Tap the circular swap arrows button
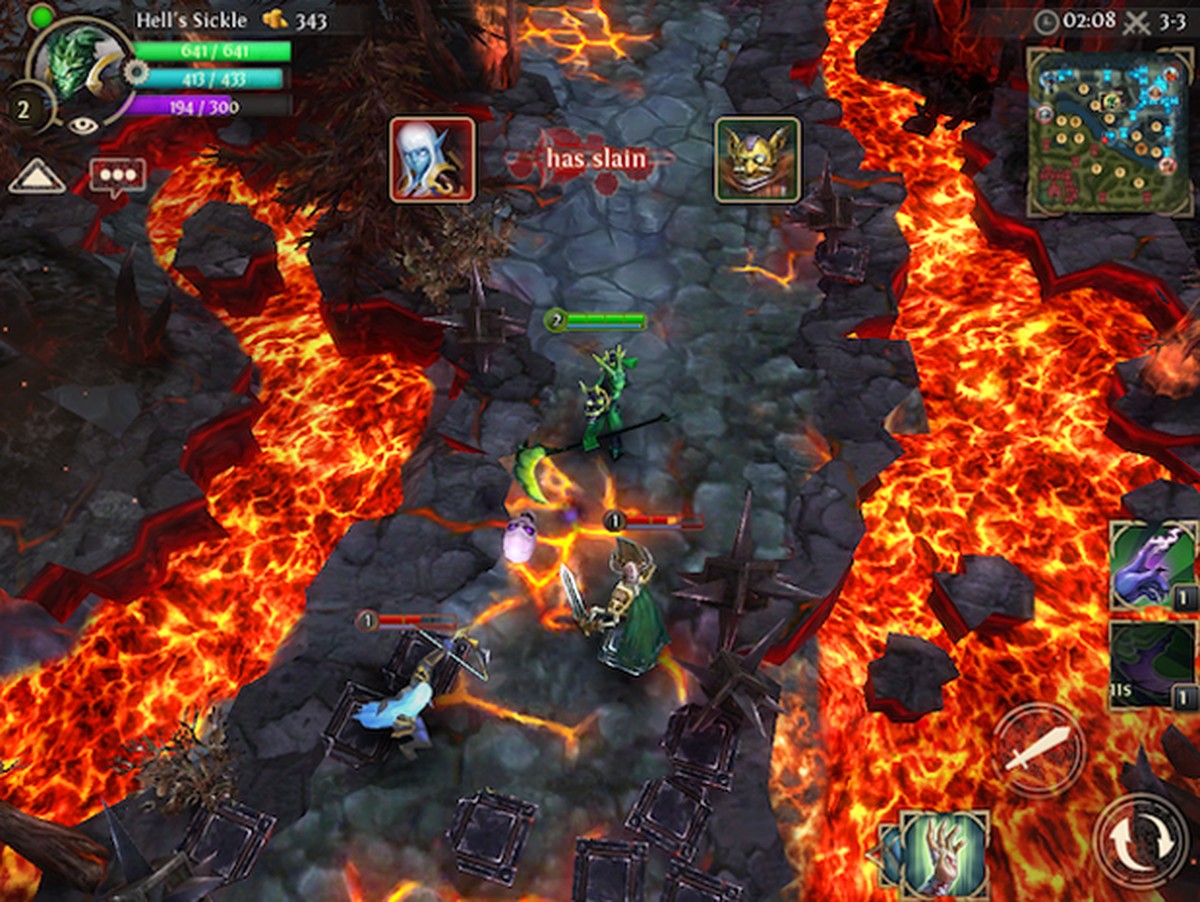 click(1142, 840)
